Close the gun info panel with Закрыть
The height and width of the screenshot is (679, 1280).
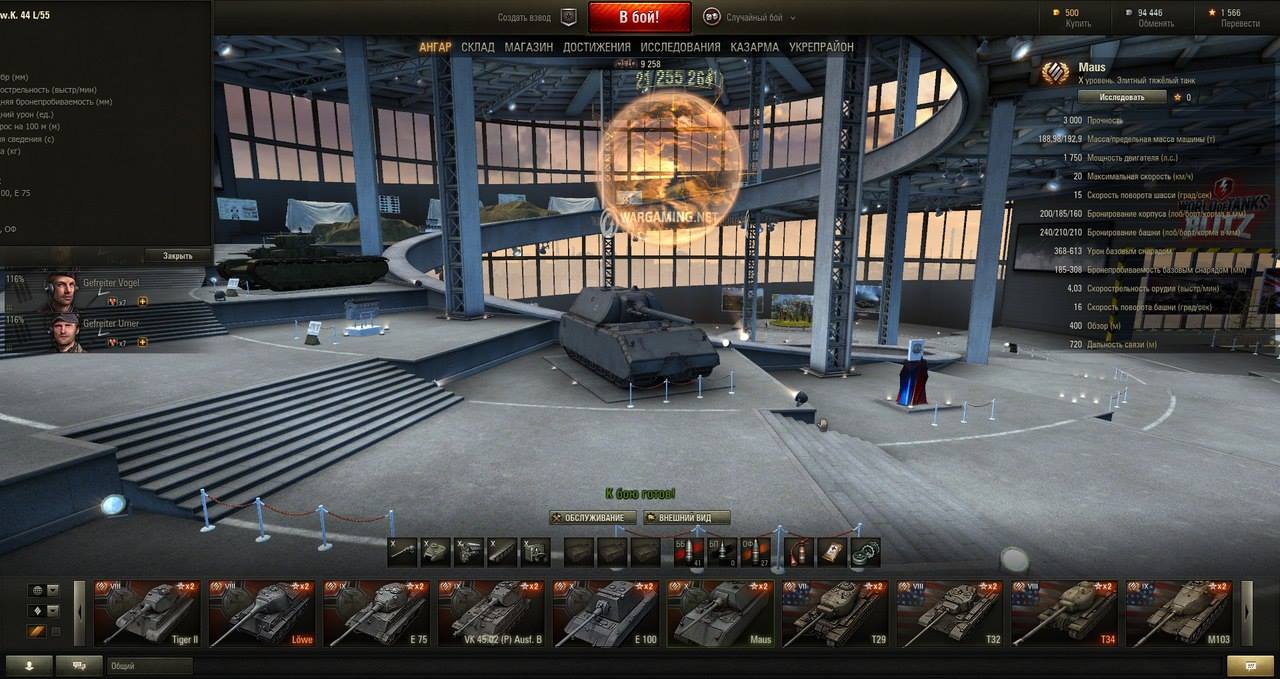click(177, 256)
